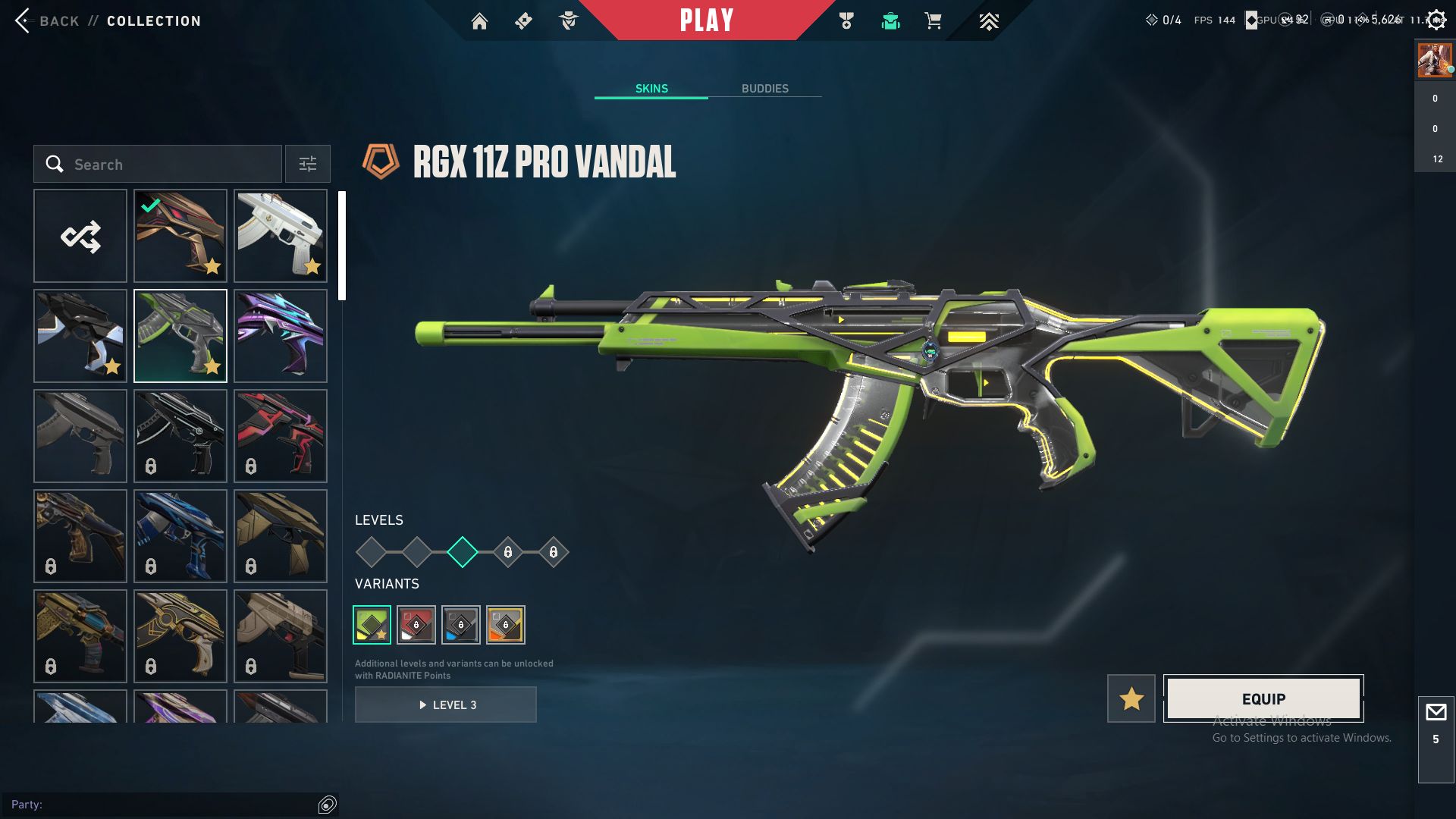The image size is (1456, 819).
Task: Select the white Vandal skin thumbnail
Action: pyautogui.click(x=281, y=237)
